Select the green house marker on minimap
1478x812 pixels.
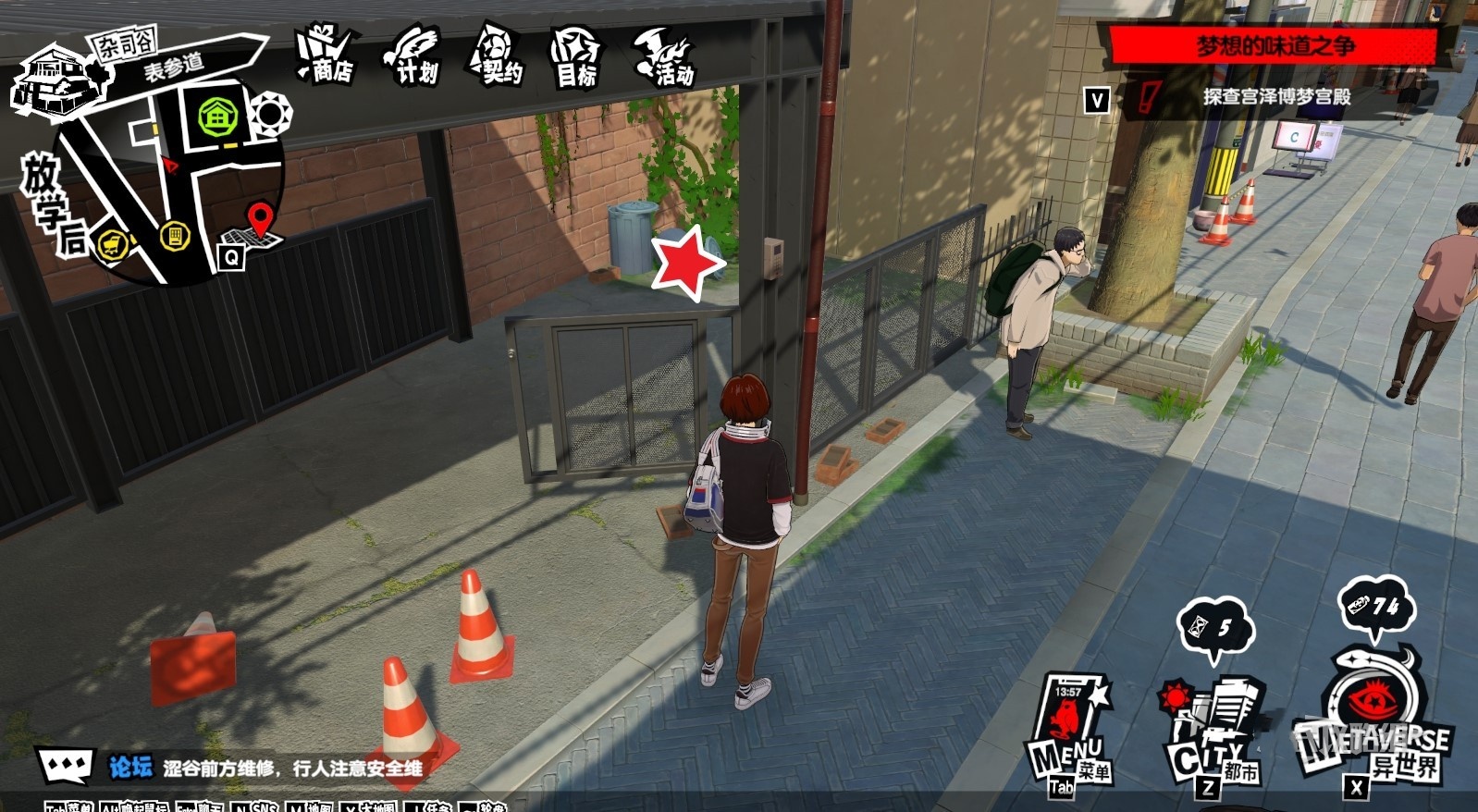point(218,117)
